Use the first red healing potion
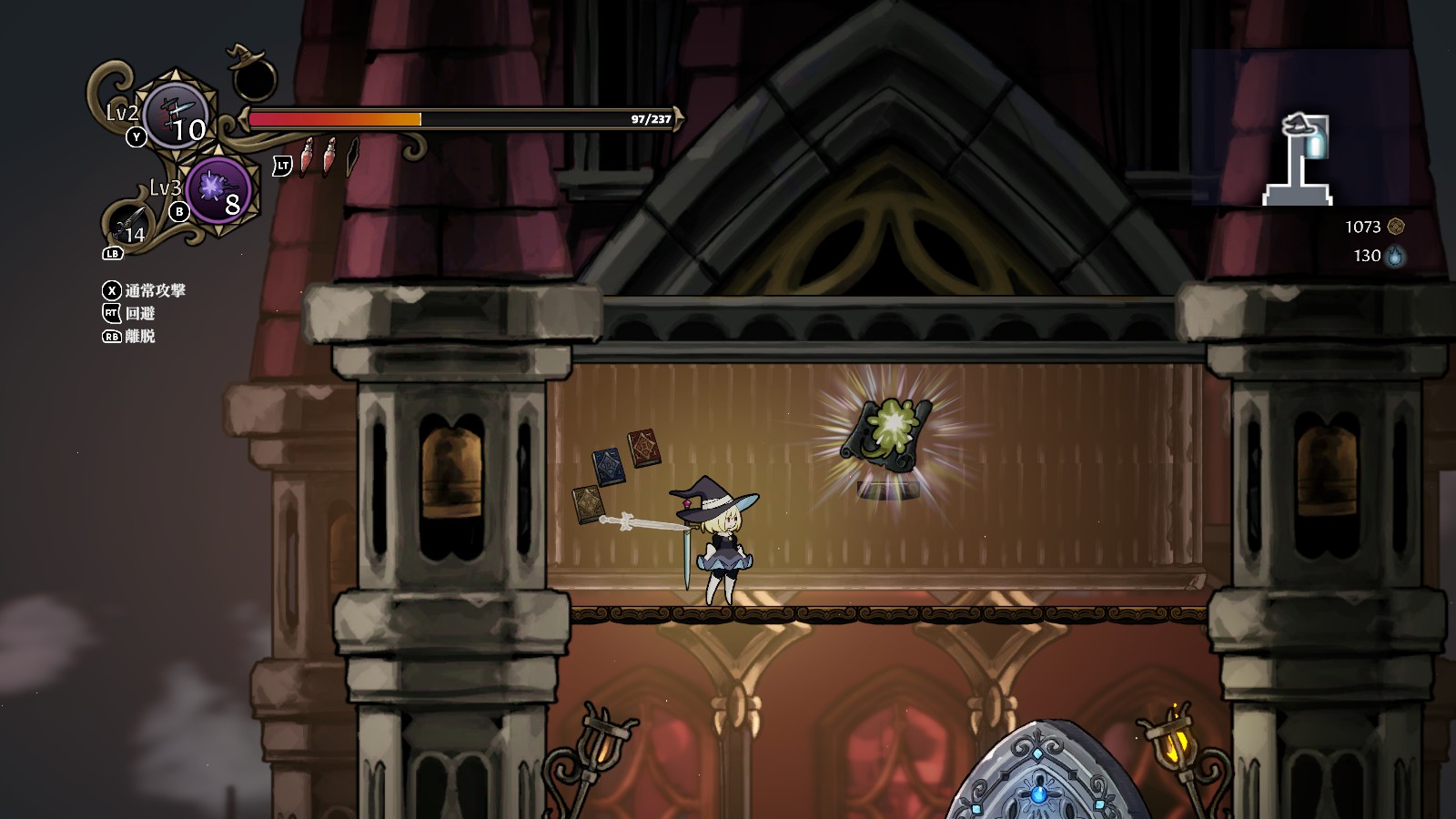Image resolution: width=1456 pixels, height=819 pixels. click(308, 157)
